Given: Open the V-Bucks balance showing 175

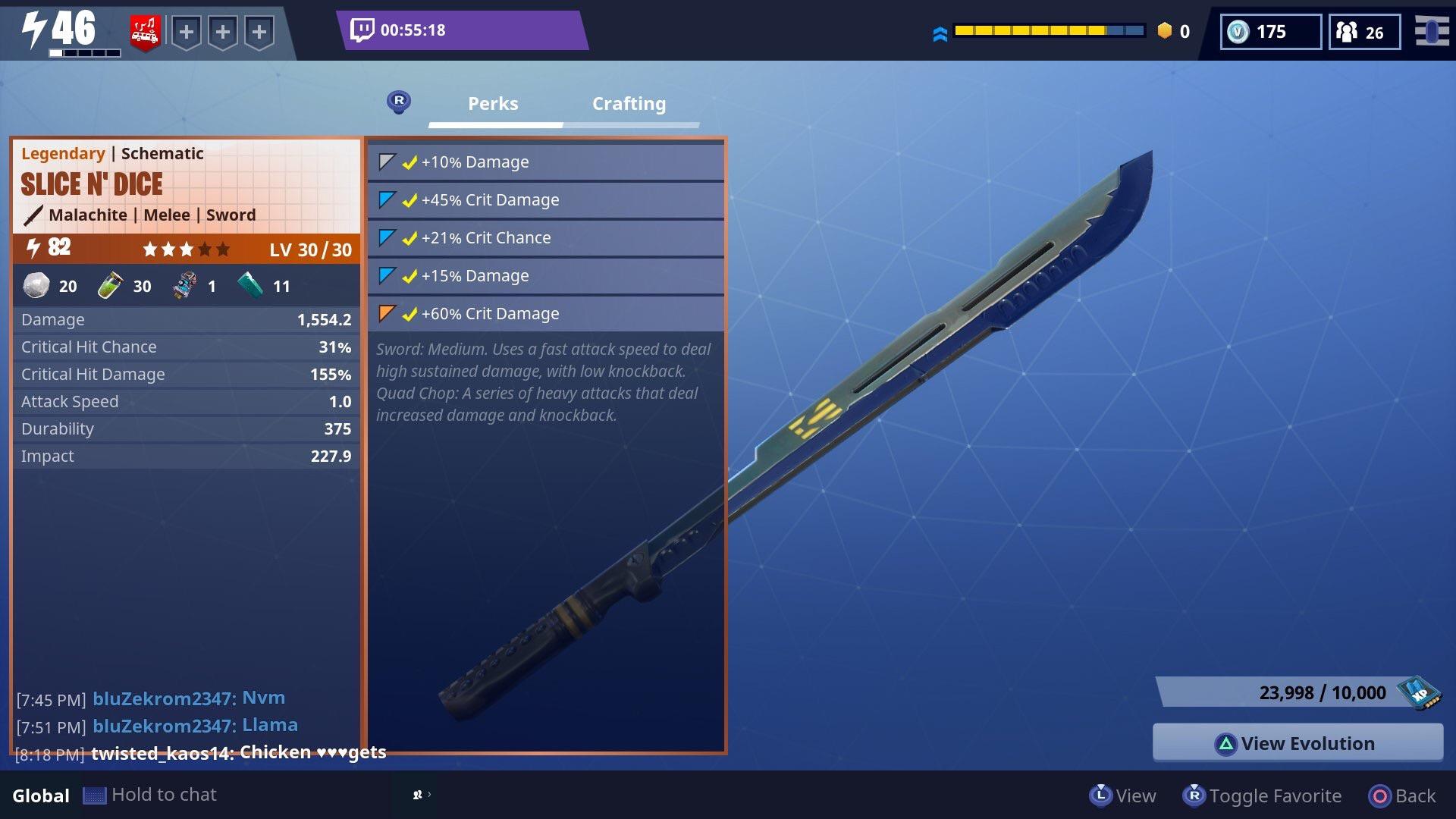Looking at the screenshot, I should coord(1270,32).
